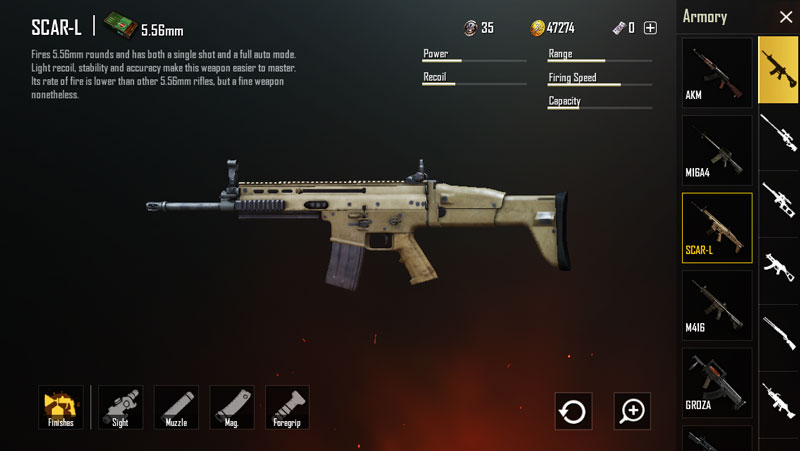Reset the weapon view rotation

point(574,410)
